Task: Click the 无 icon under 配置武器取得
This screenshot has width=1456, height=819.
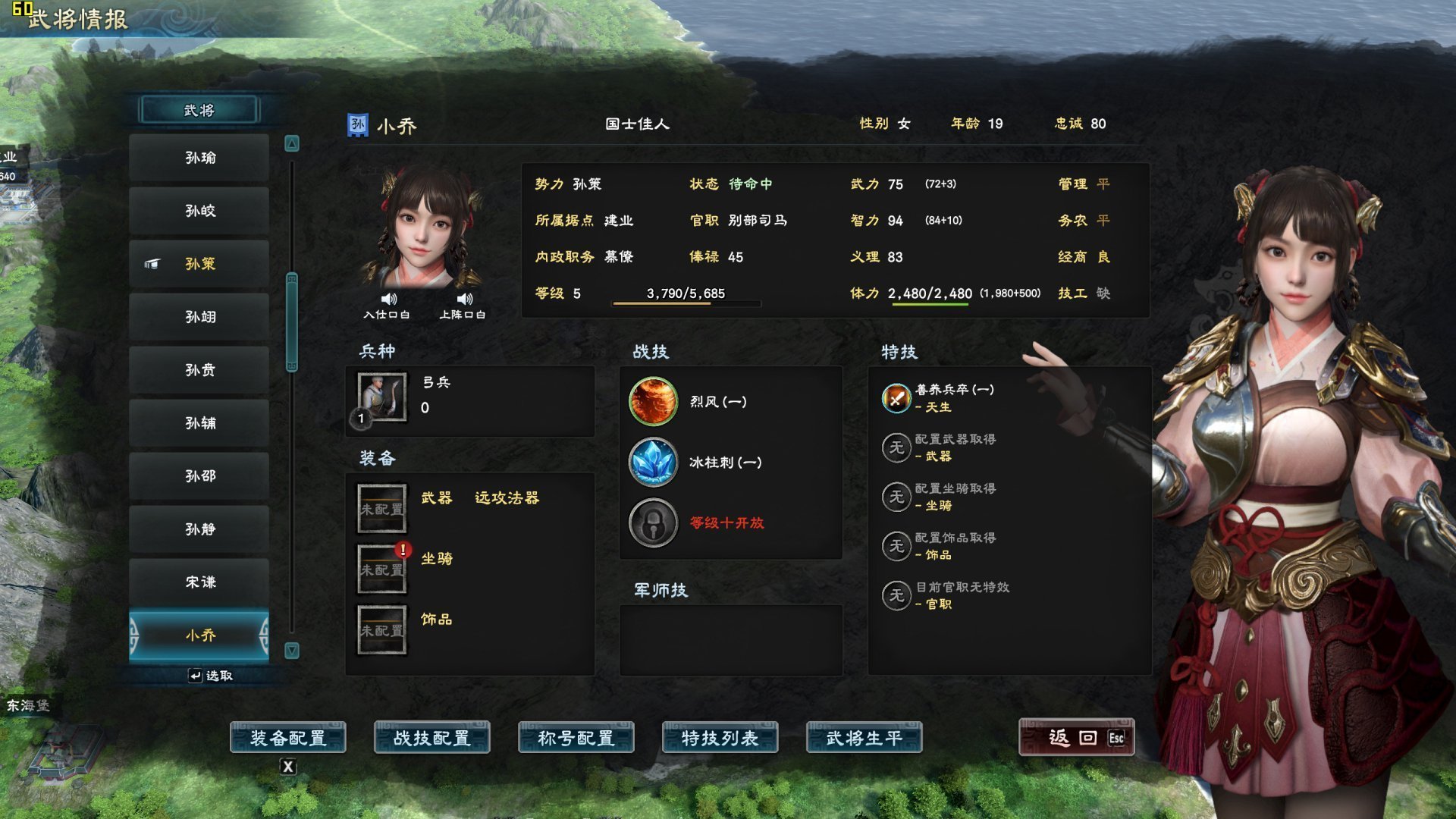Action: (896, 448)
